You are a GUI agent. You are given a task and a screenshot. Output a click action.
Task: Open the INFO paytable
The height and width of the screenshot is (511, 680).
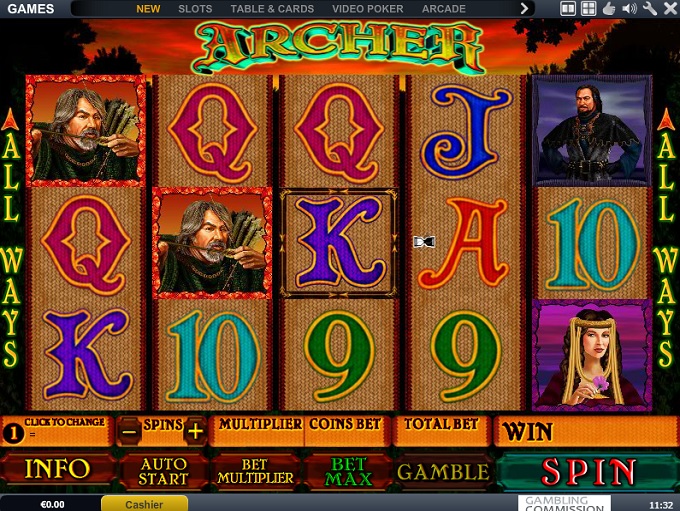pos(57,470)
